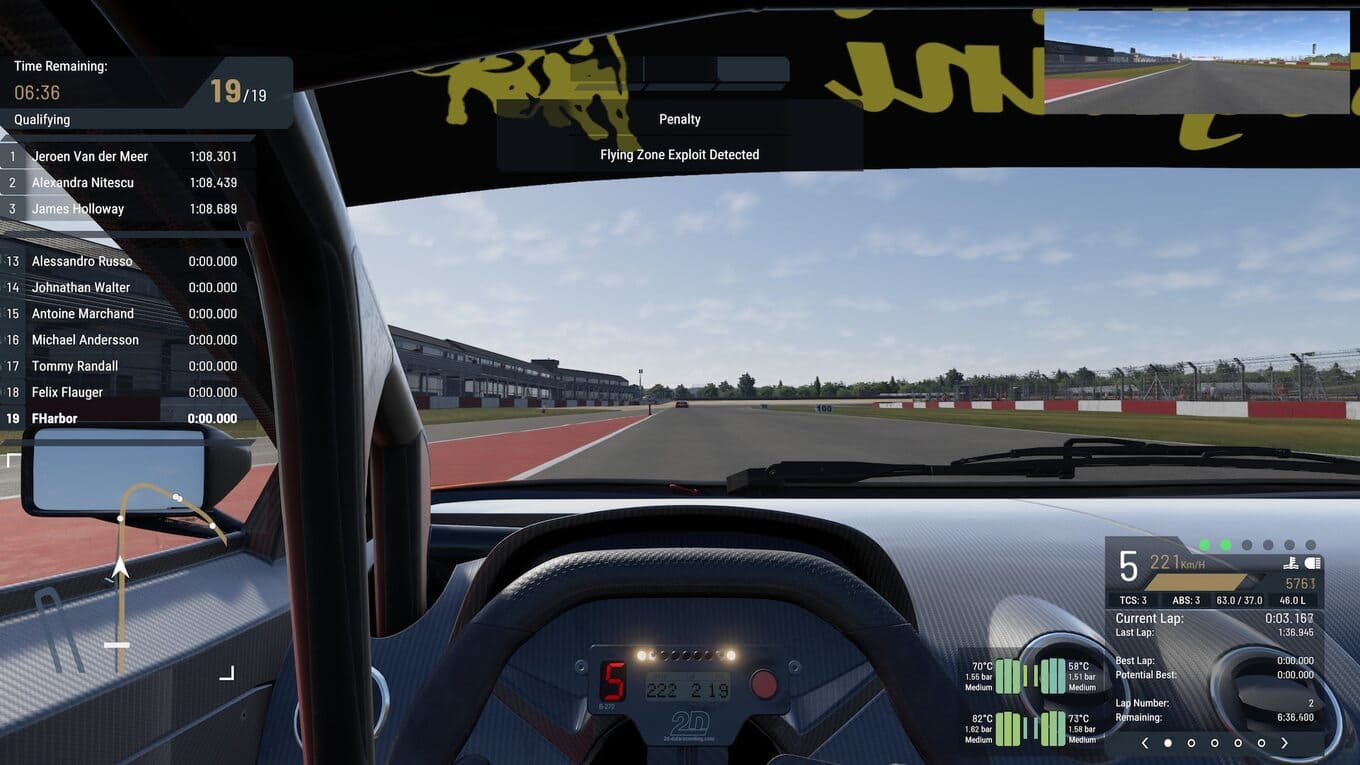Choose Felix Flauger's timing row
Image resolution: width=1360 pixels, height=765 pixels.
pos(125,392)
